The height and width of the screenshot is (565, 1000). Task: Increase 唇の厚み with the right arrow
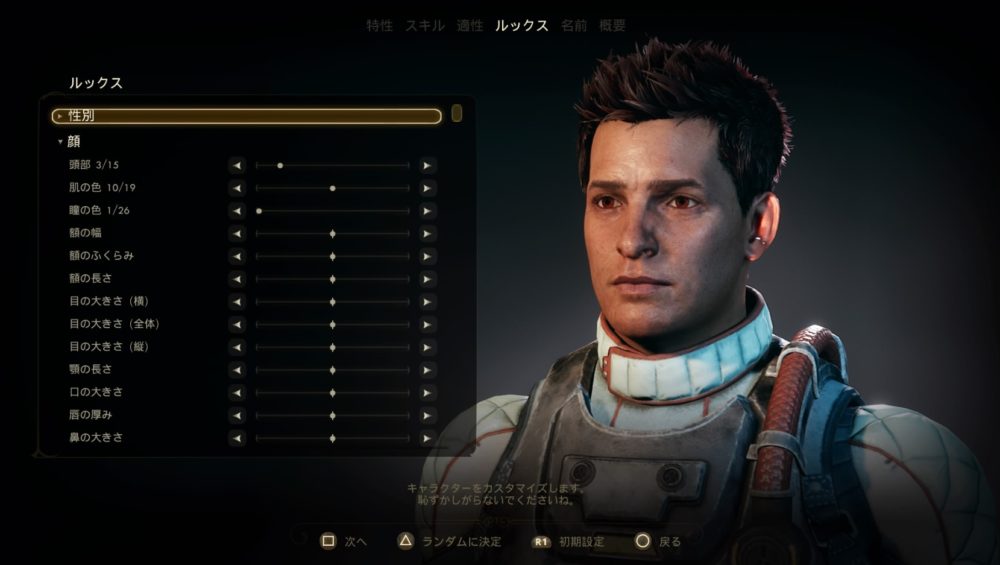coord(427,415)
